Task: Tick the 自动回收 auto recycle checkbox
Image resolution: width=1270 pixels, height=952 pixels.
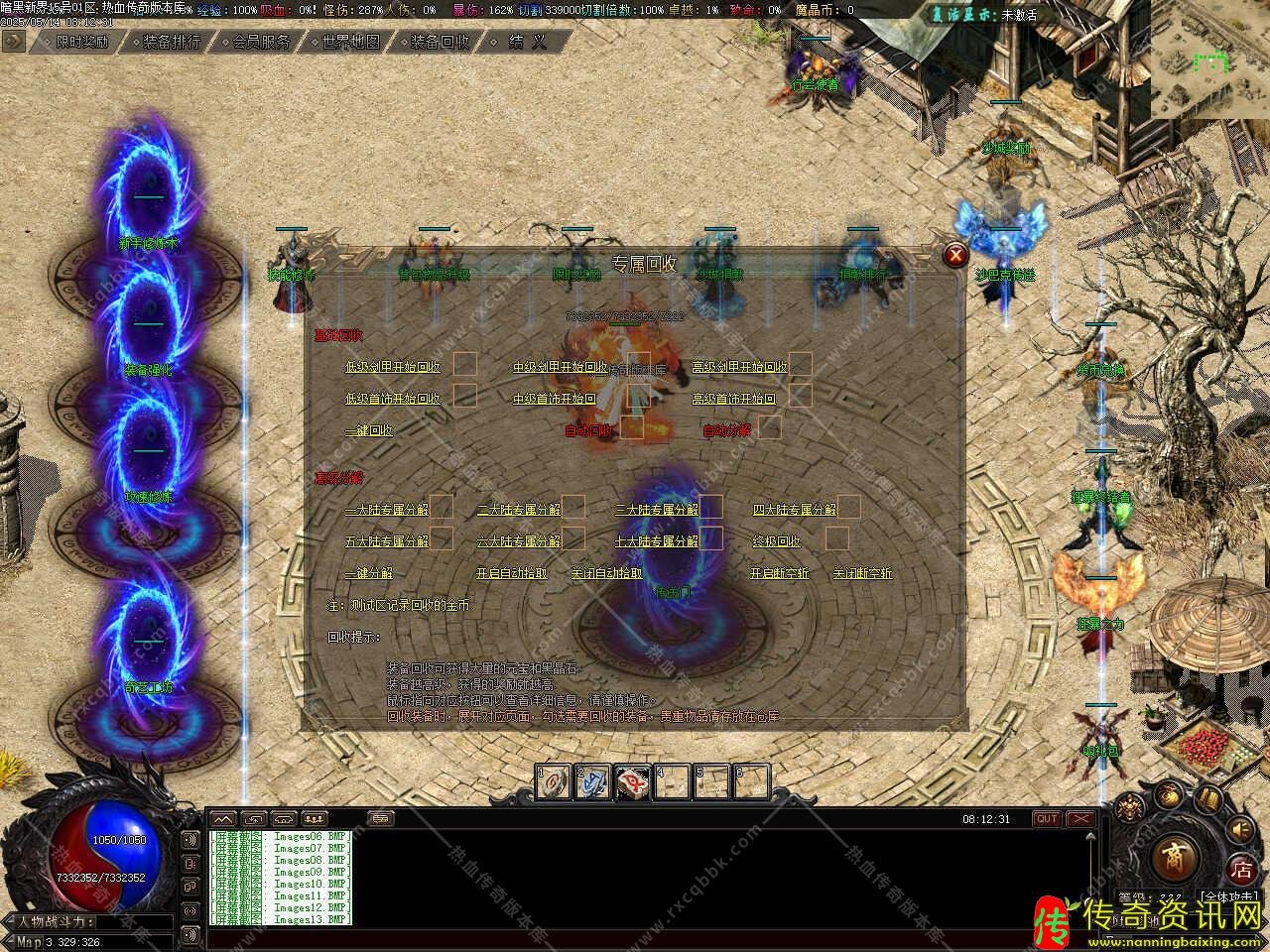Action: 632,428
